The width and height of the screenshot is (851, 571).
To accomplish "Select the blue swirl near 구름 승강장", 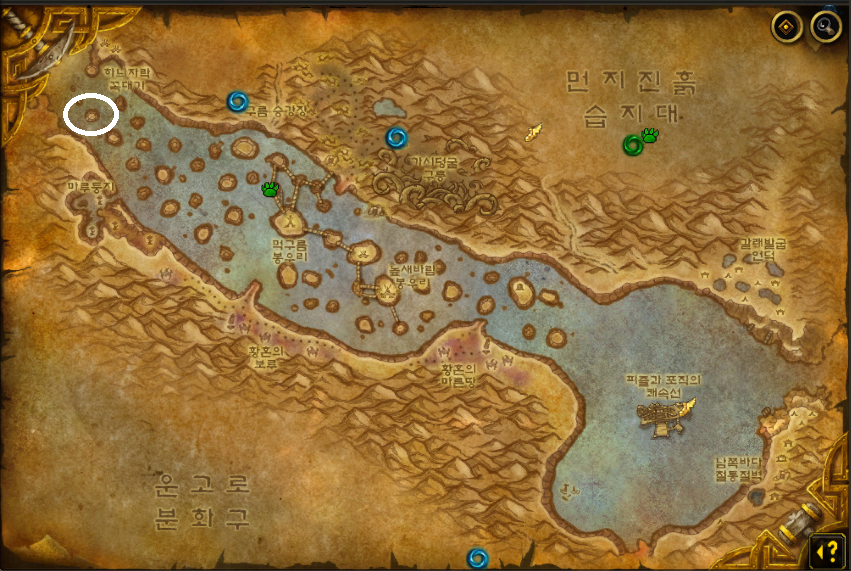I will [237, 101].
